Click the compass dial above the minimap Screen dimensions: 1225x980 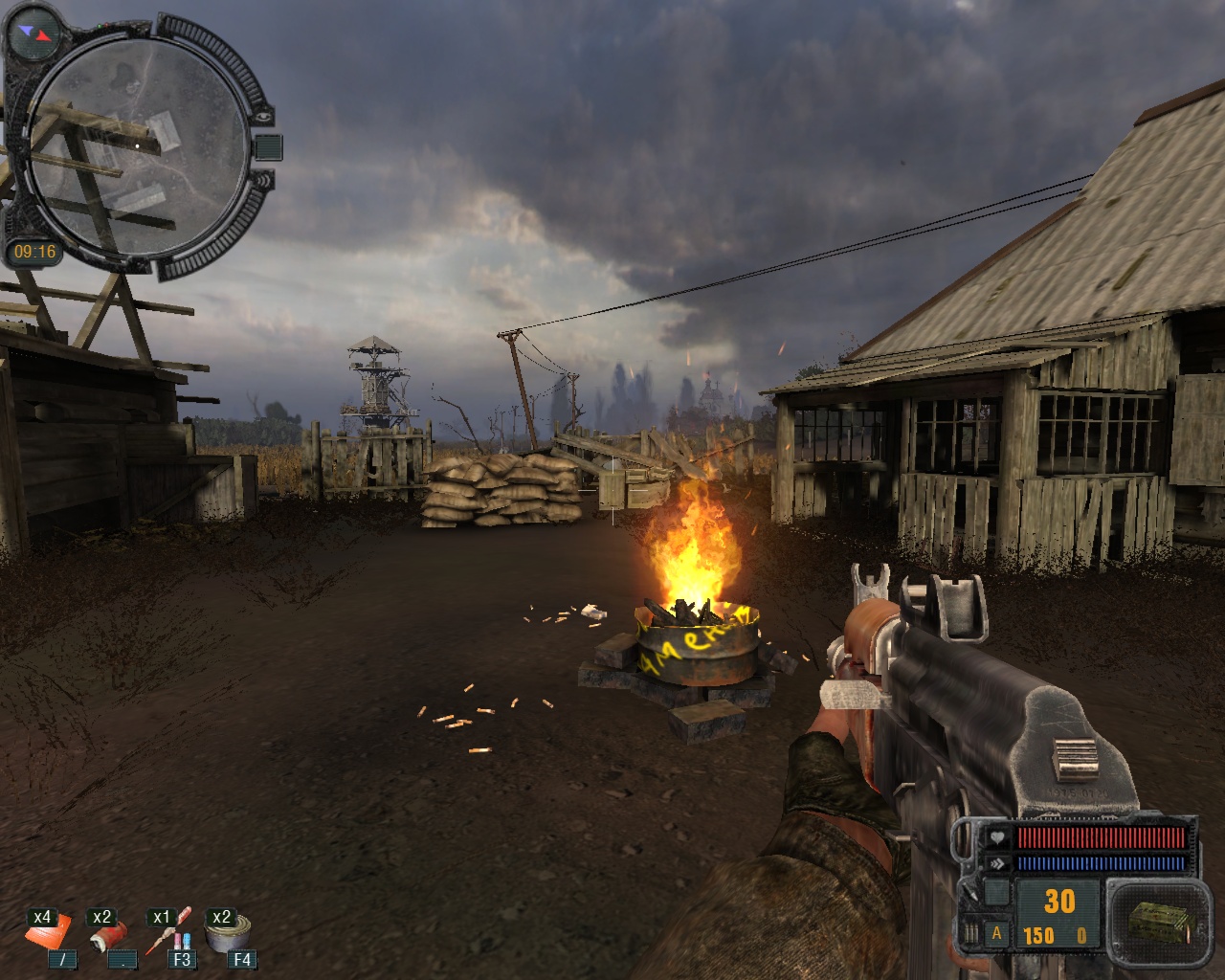point(33,33)
